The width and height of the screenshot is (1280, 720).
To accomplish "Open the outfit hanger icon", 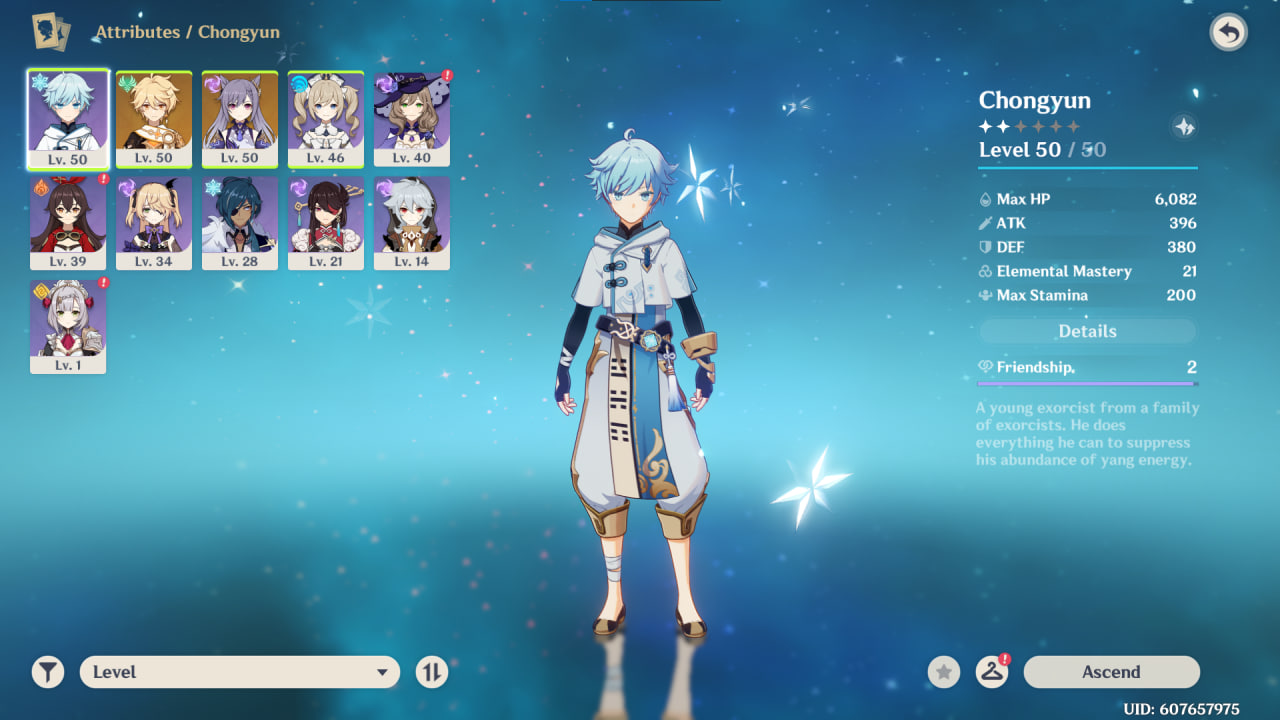I will click(x=991, y=672).
